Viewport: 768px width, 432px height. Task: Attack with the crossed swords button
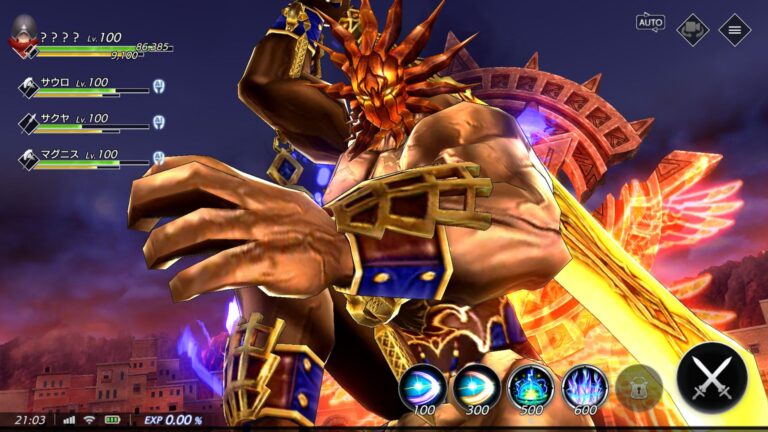click(711, 378)
